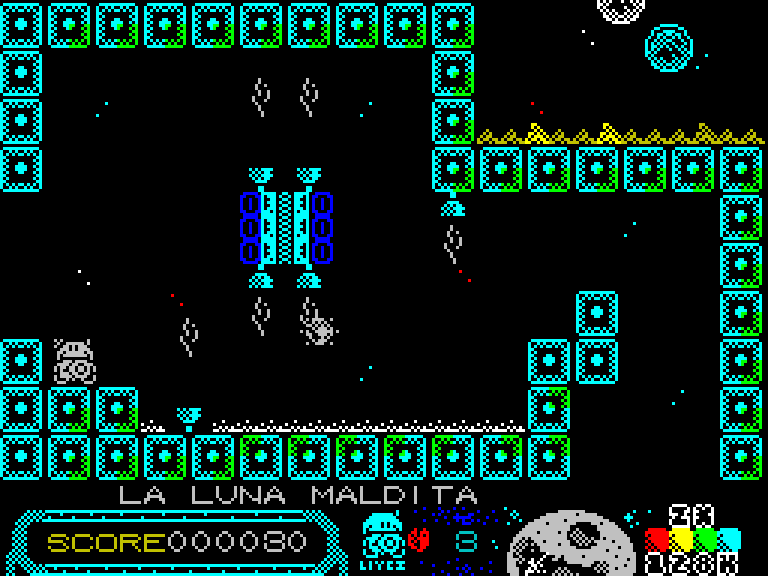768x576 pixels.
Task: Click the rainbow-colored ZX logo
Action: tap(692, 540)
